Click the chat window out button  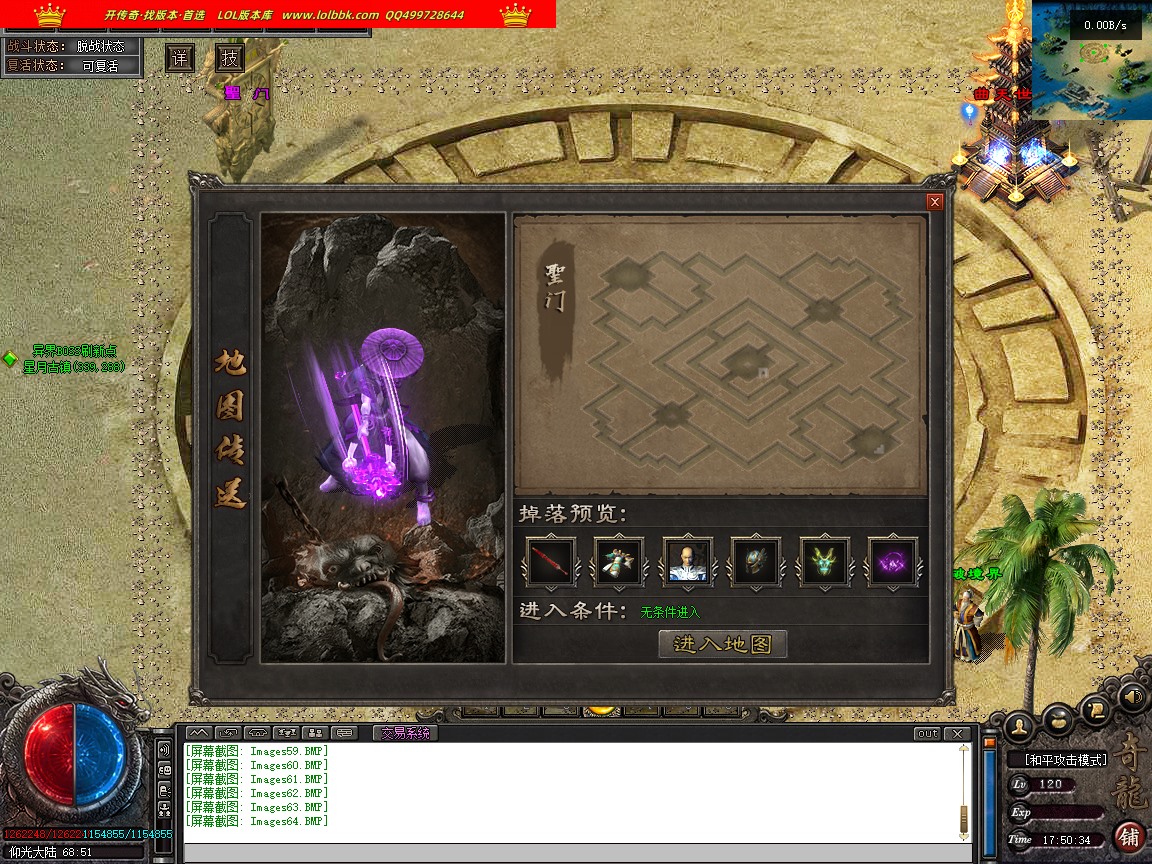point(927,733)
